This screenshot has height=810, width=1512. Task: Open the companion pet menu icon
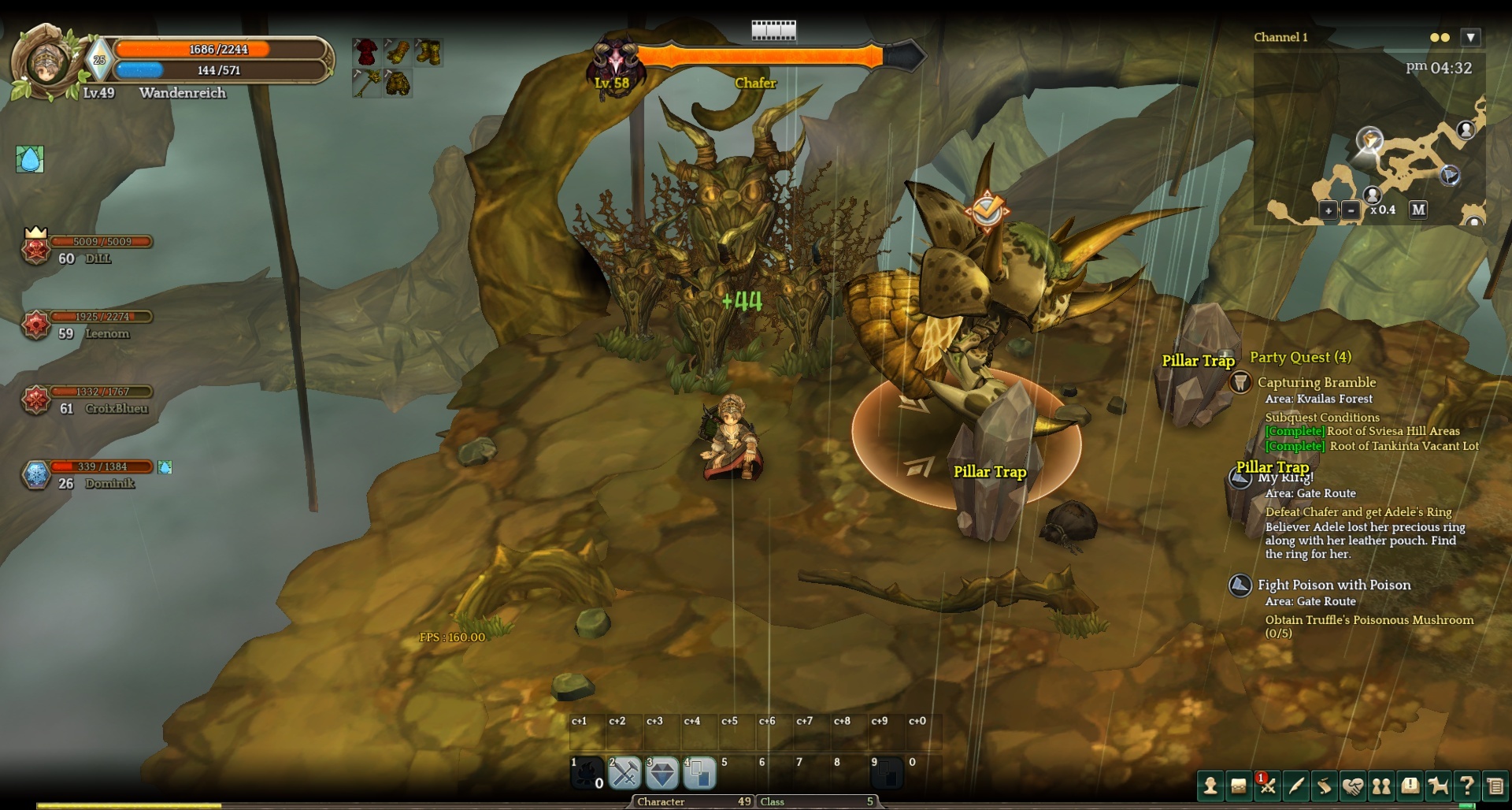coord(1438,786)
